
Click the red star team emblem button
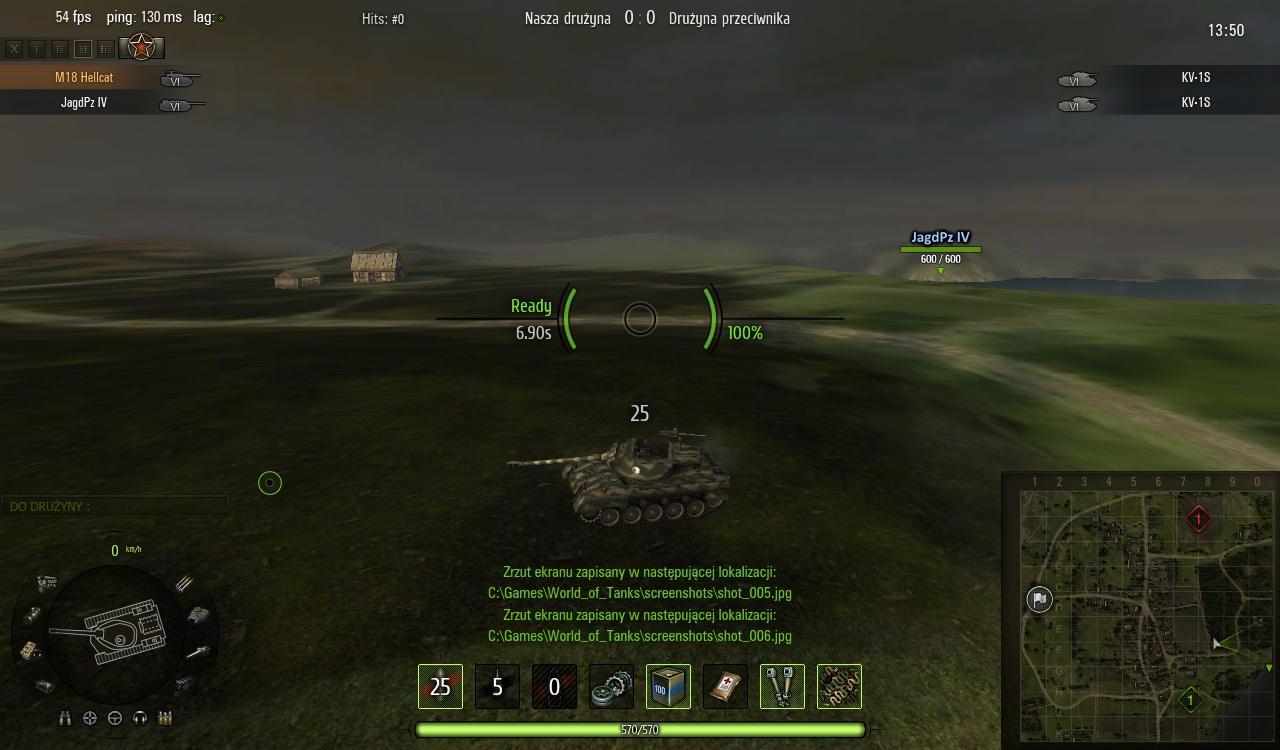(141, 47)
